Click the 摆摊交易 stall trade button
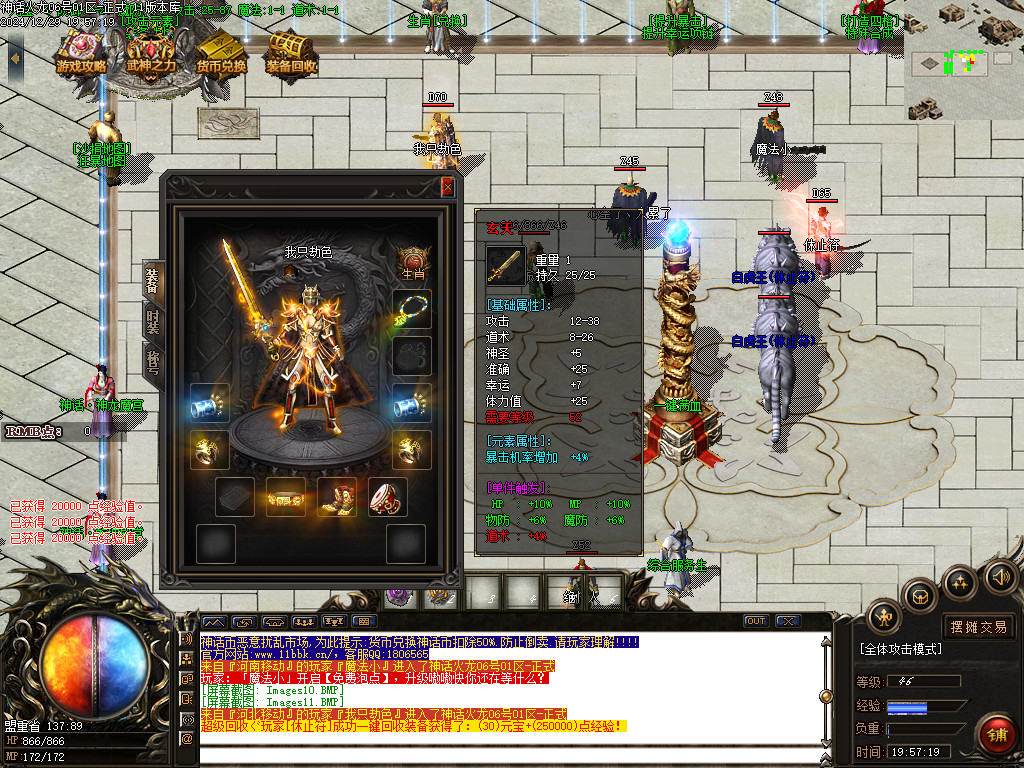 [x=979, y=627]
